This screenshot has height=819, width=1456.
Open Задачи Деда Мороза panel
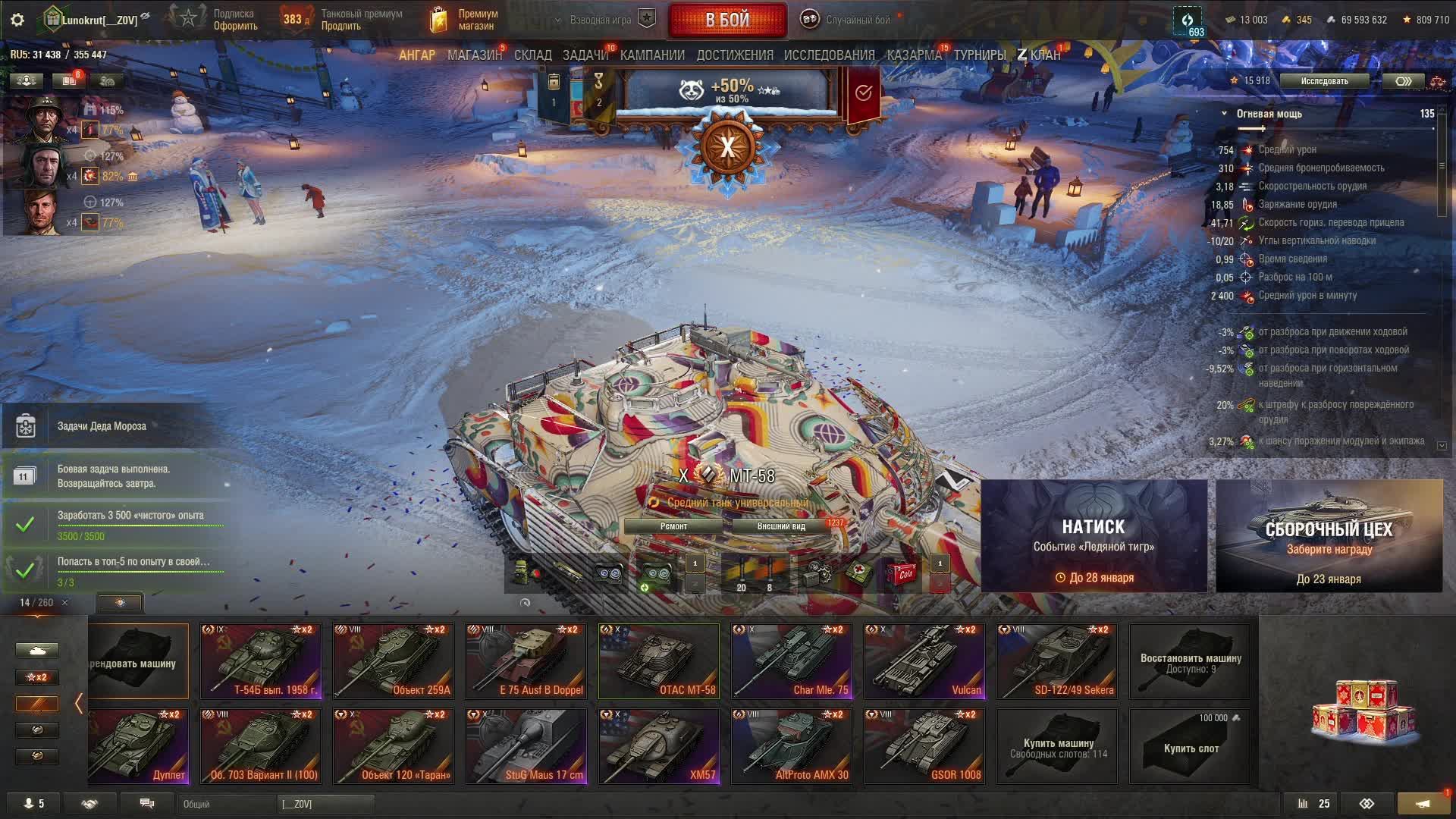(x=102, y=426)
